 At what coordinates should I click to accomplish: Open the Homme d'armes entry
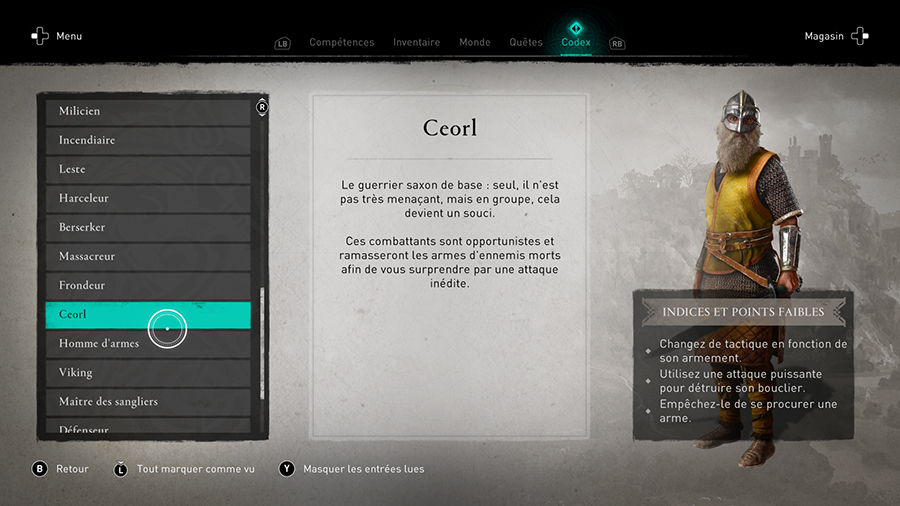pyautogui.click(x=148, y=343)
